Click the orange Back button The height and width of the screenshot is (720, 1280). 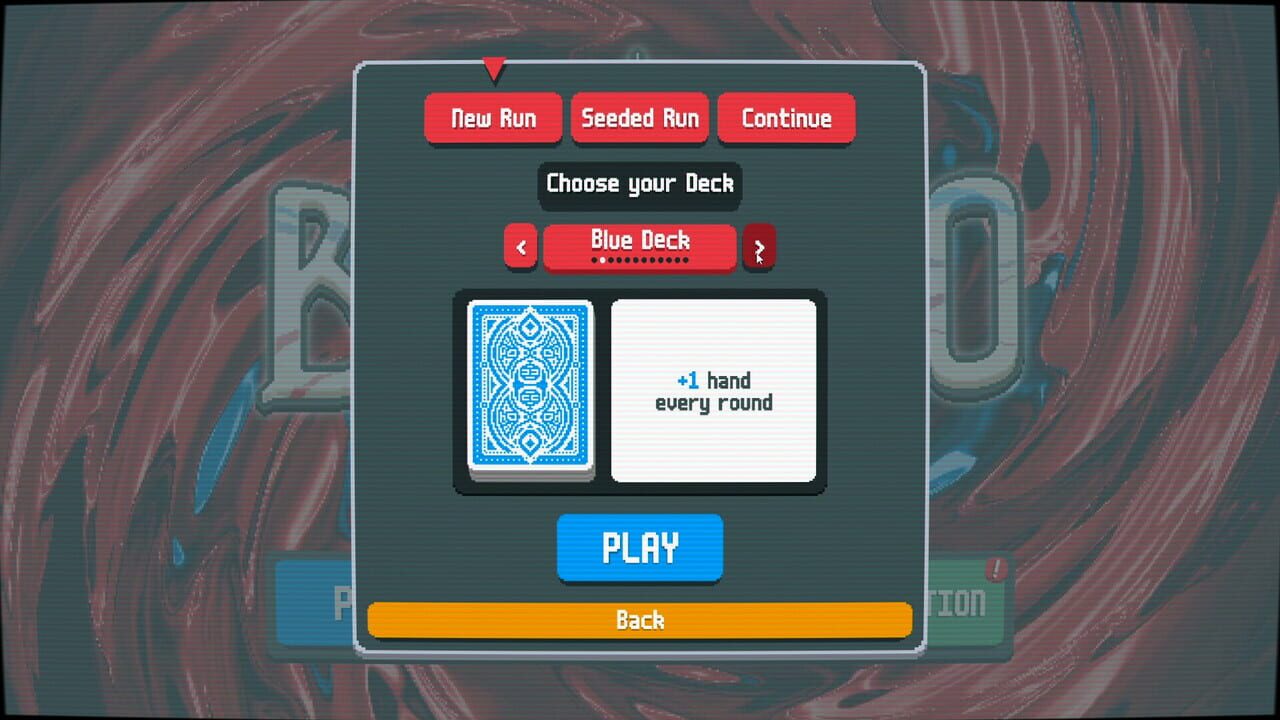coord(639,620)
